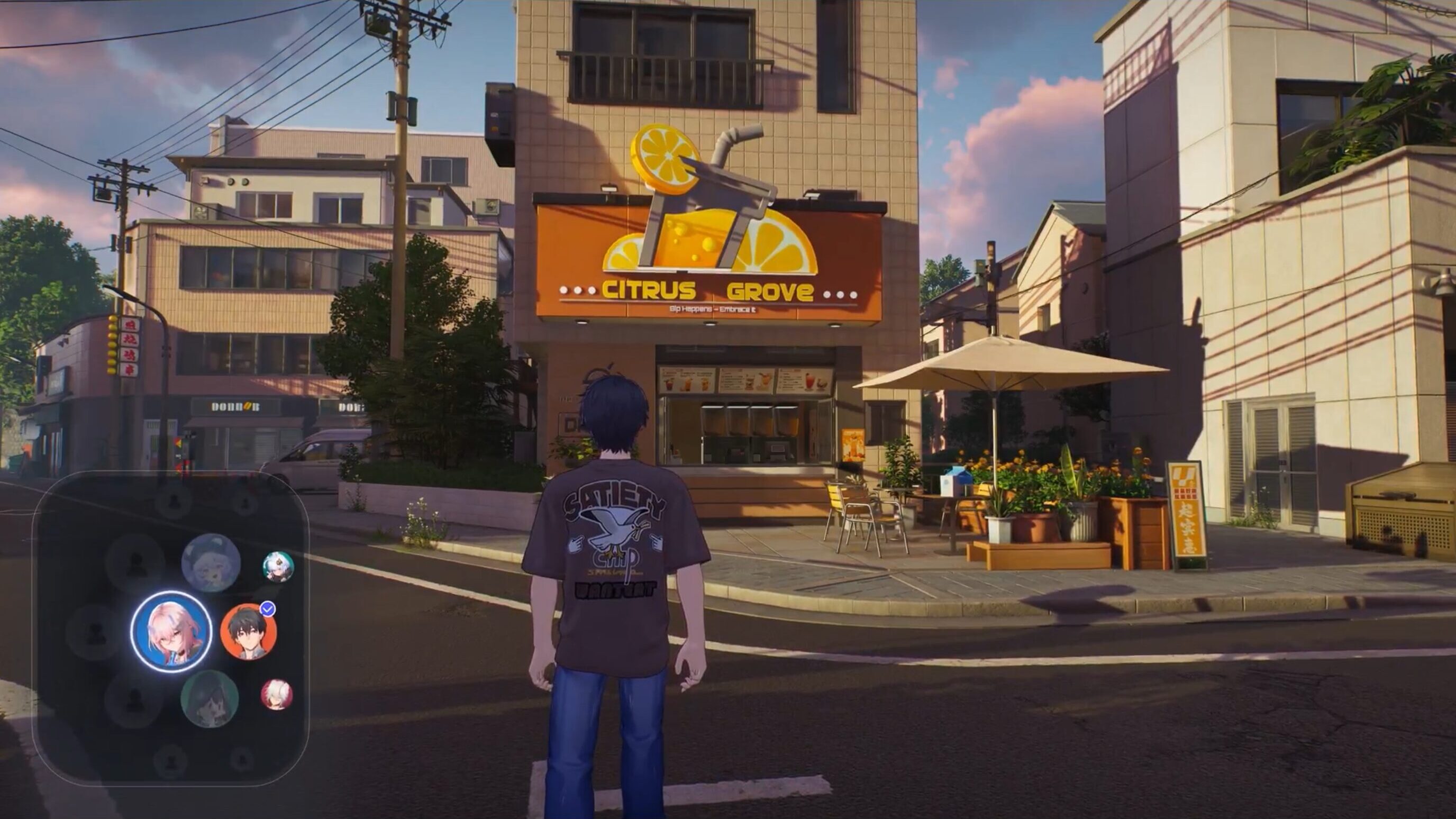Select the small white-haired portrait with red background
1456x819 pixels.
click(x=276, y=695)
